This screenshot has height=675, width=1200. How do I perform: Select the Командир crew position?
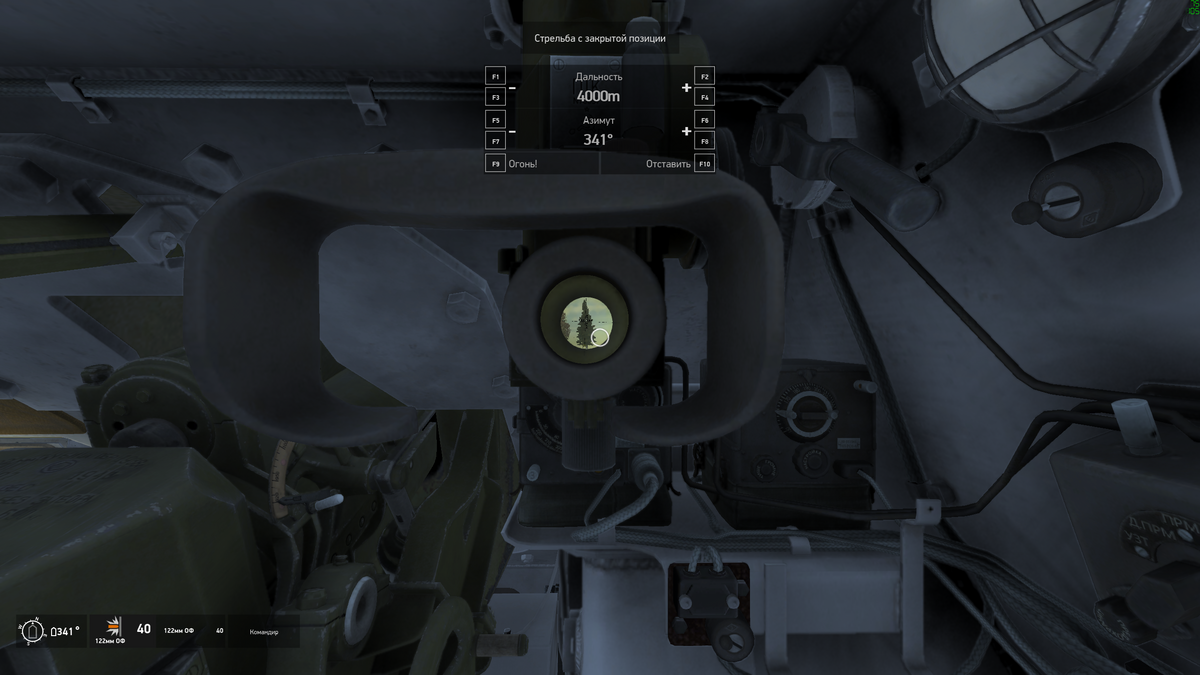click(264, 632)
